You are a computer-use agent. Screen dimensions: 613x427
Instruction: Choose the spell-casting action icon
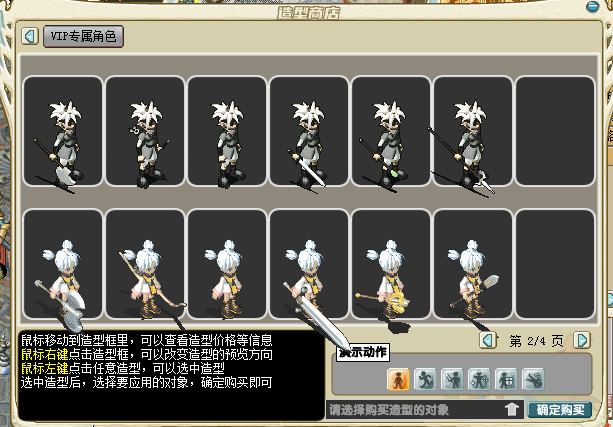[478, 378]
